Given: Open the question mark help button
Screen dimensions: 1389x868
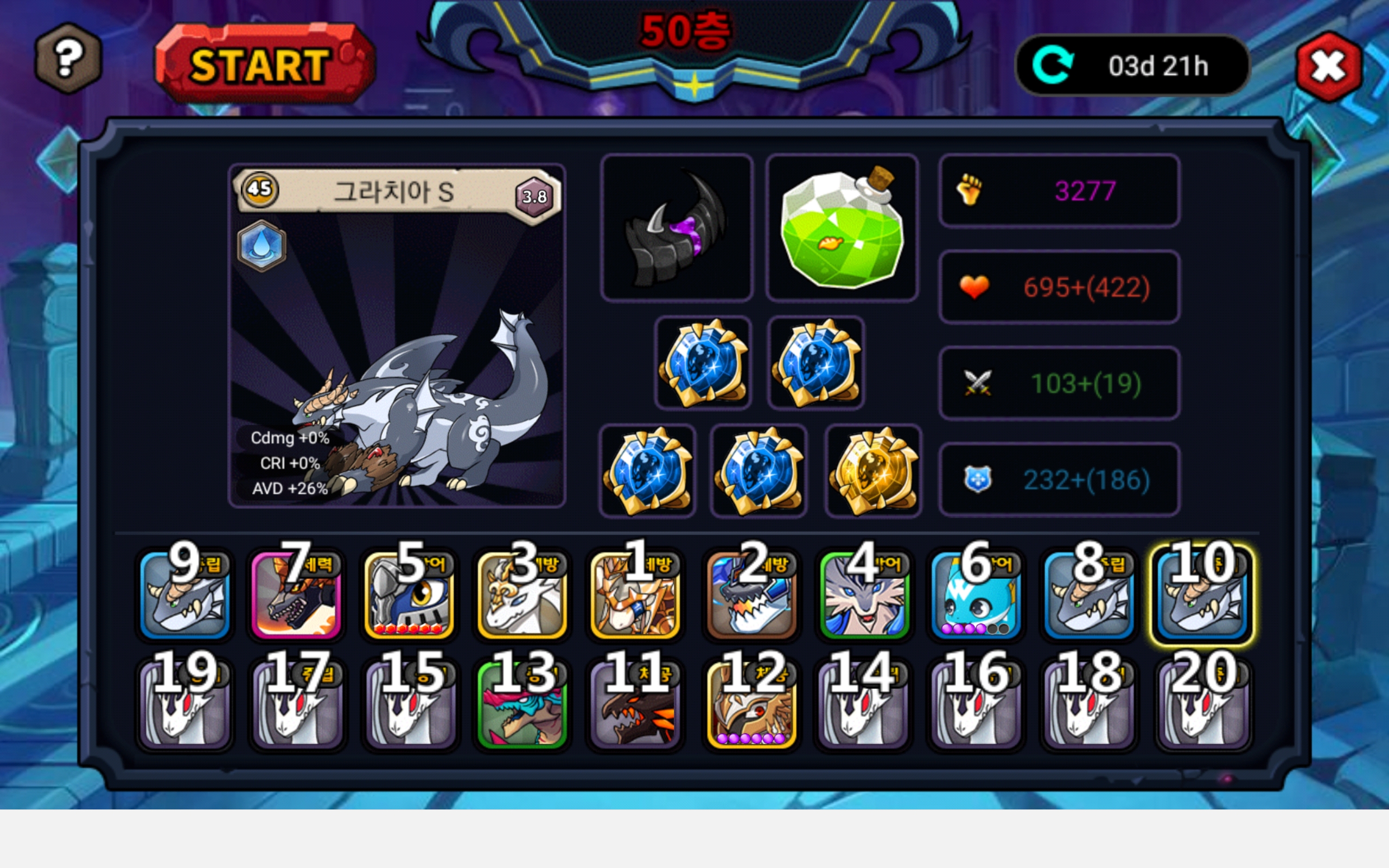Looking at the screenshot, I should 68,58.
